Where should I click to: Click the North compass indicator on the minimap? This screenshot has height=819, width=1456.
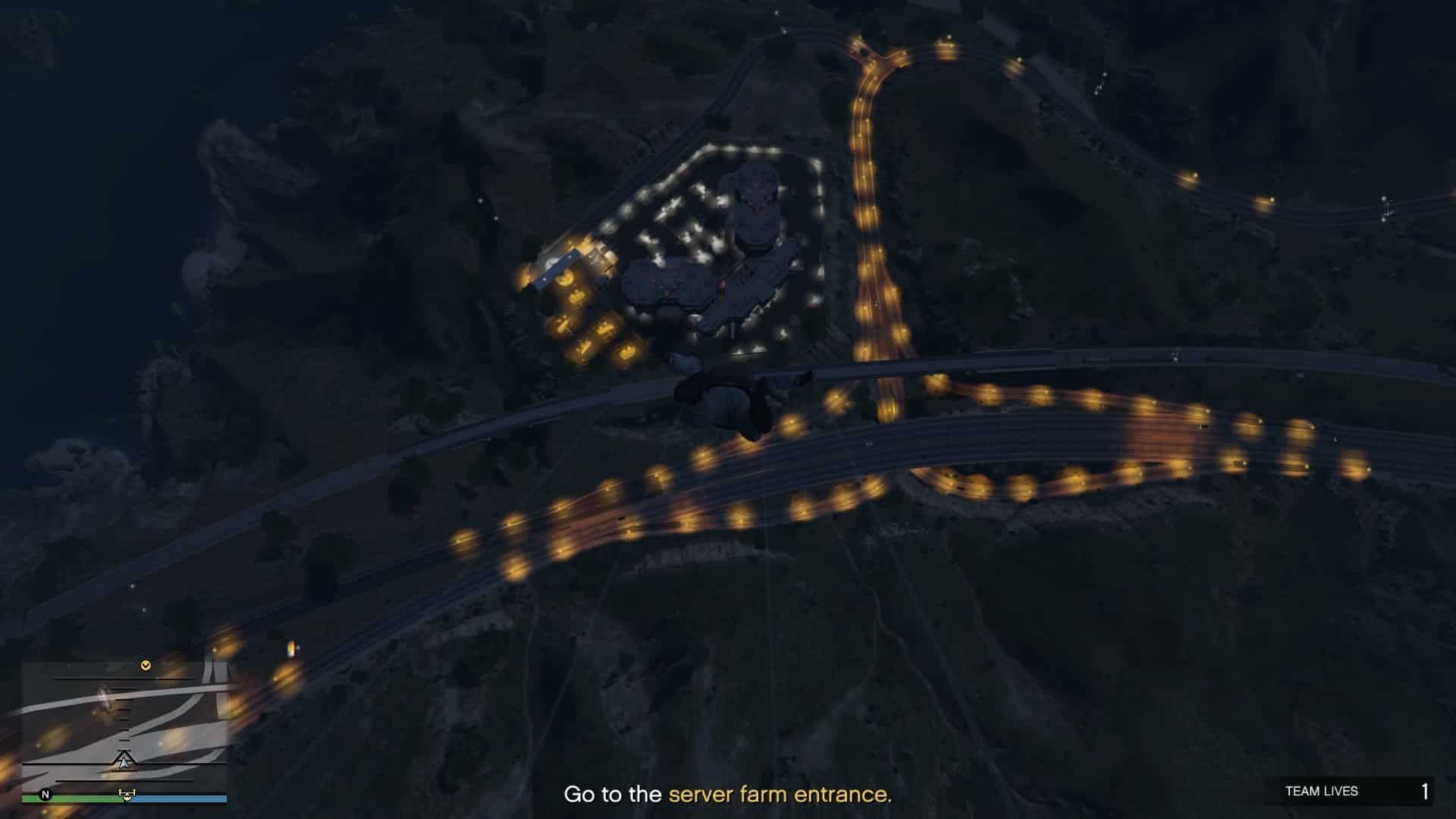(x=45, y=795)
